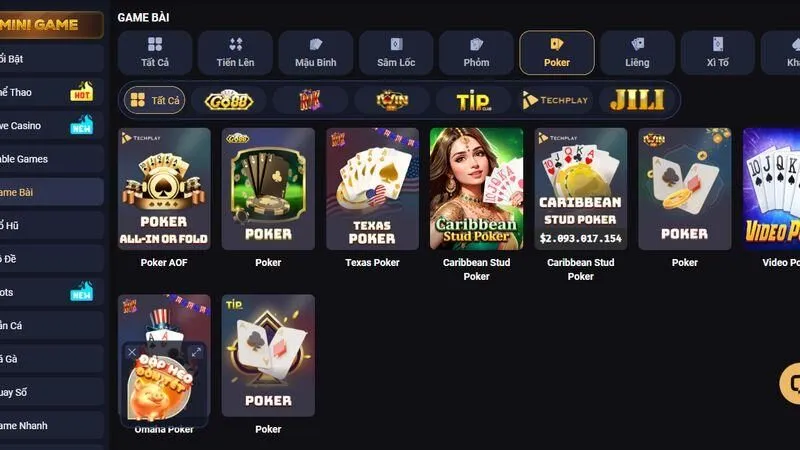The width and height of the screenshot is (800, 450).
Task: Launch the Texas Poker game
Action: tap(372, 189)
